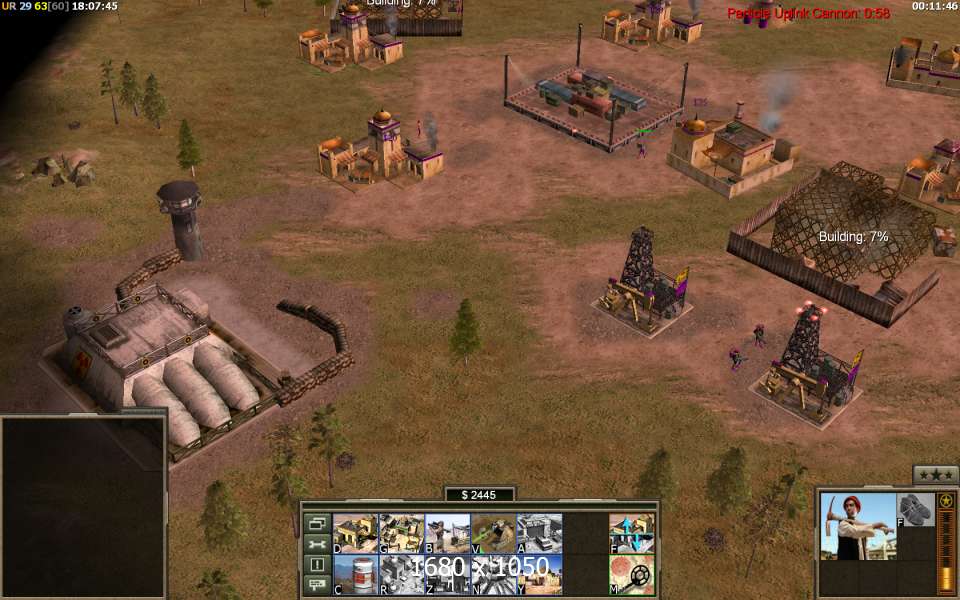Pick the build icon with hotkey A
960x600 pixels.
pyautogui.click(x=539, y=533)
